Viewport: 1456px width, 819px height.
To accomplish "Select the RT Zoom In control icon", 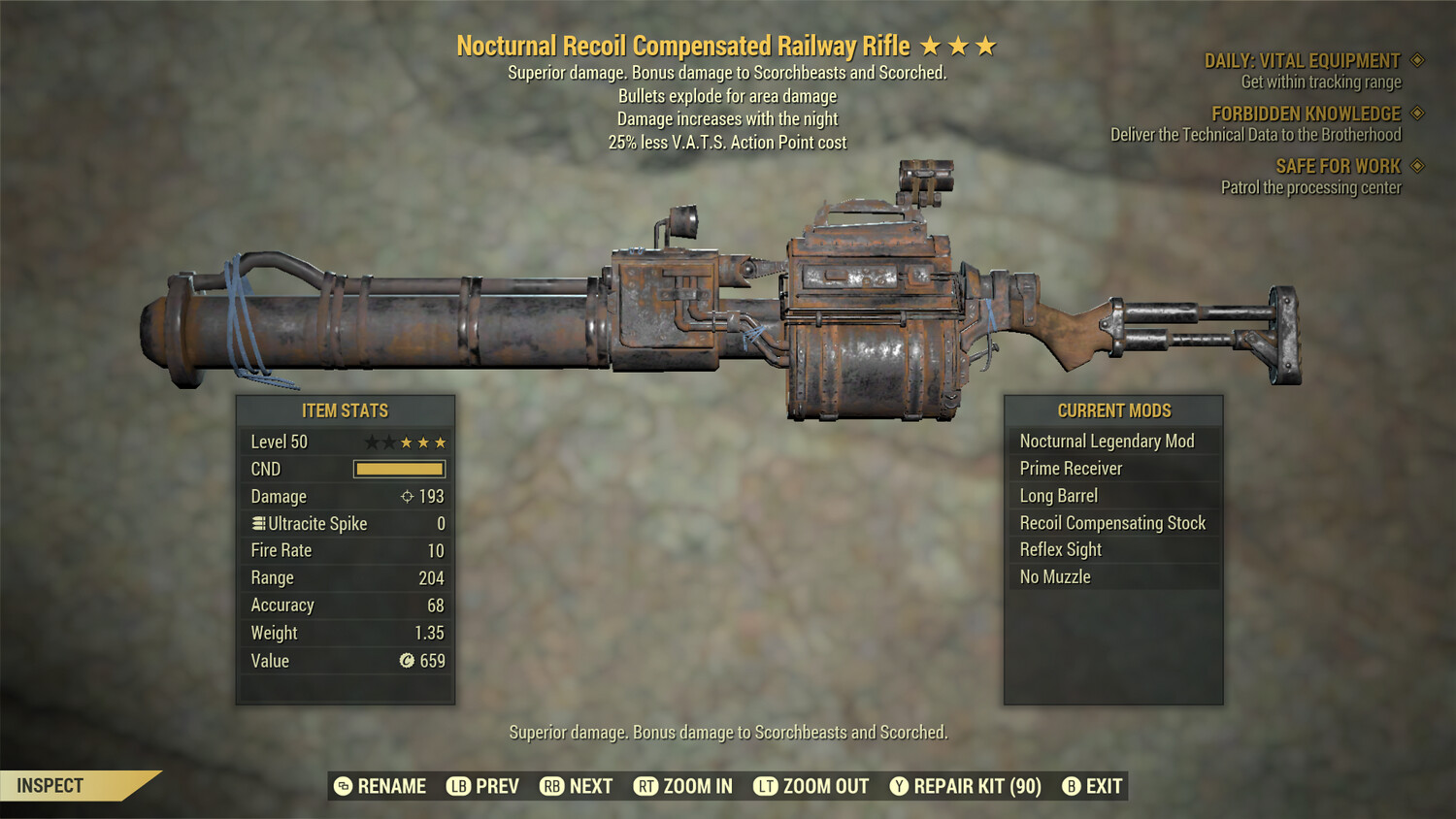I will coord(645,786).
